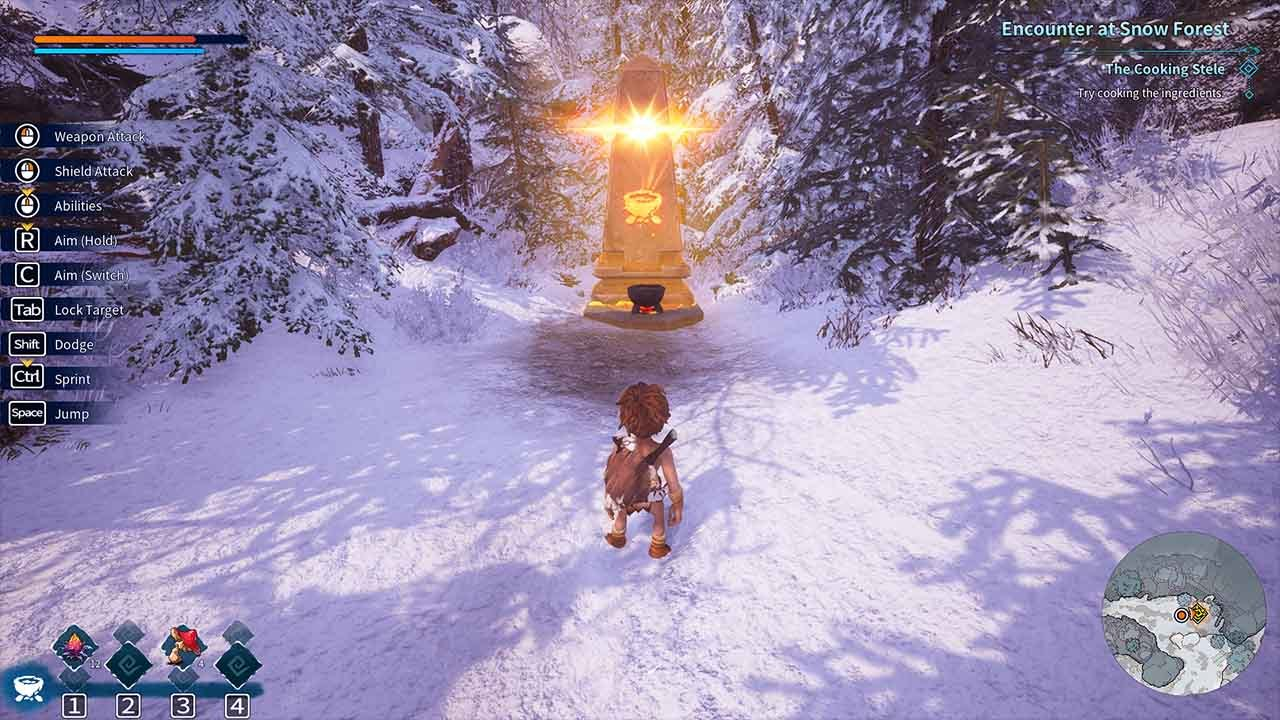Open the Encounter at Snow Forest quest

pyautogui.click(x=1115, y=29)
